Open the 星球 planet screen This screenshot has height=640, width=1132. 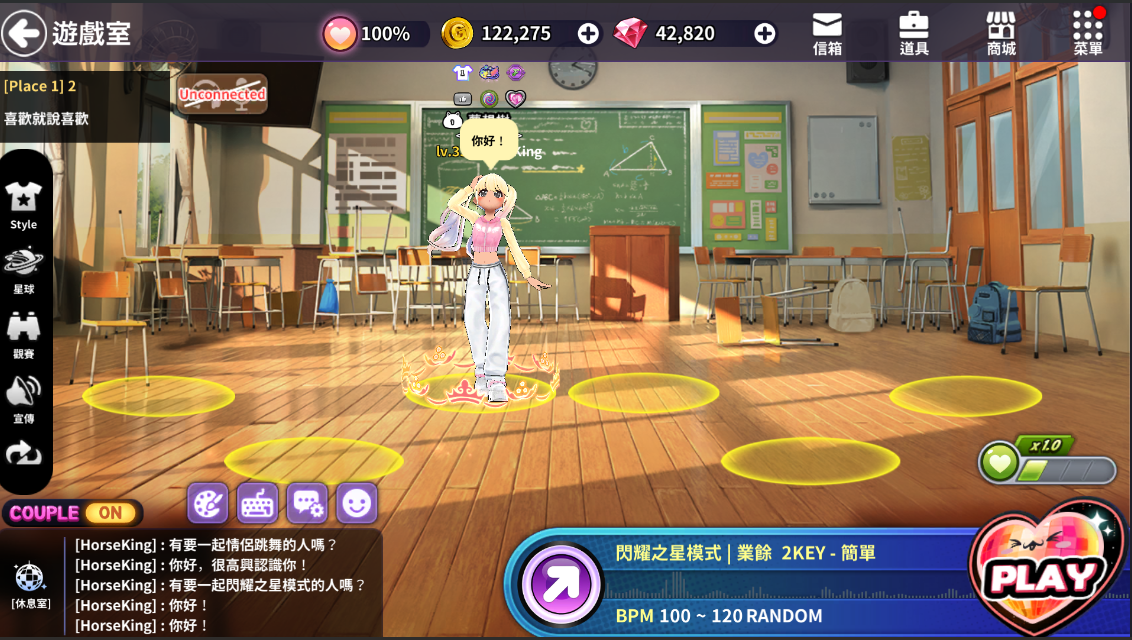point(24,270)
